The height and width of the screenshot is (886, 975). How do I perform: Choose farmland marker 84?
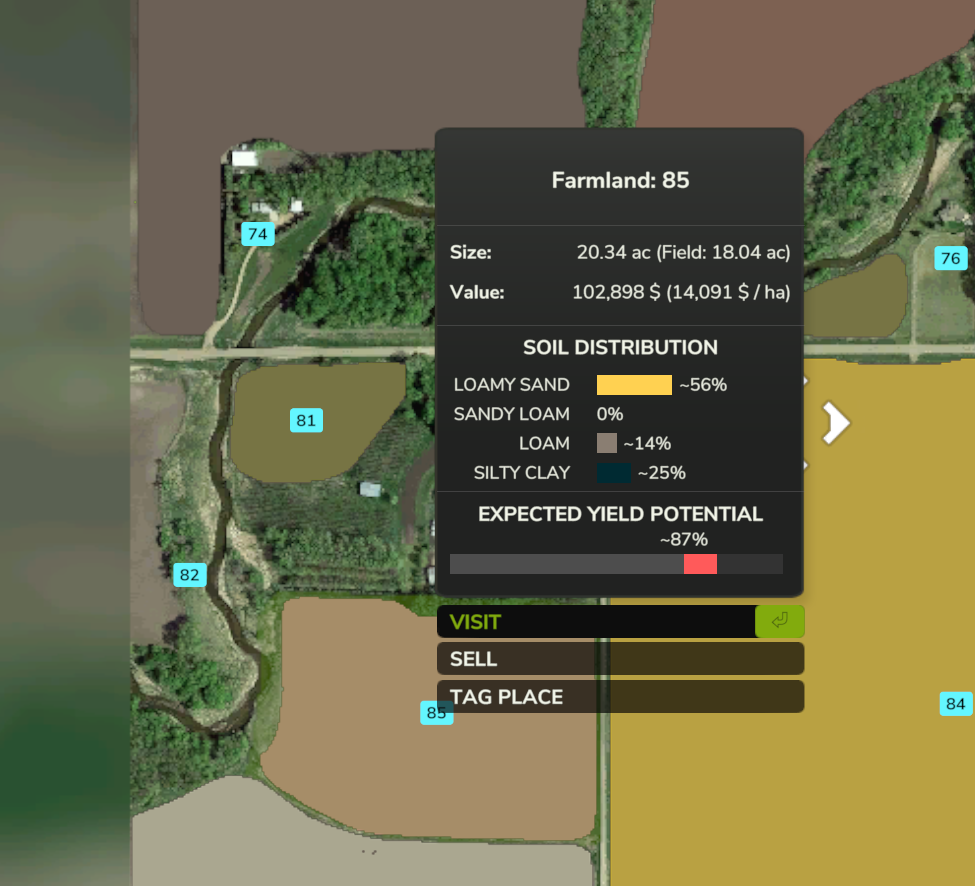[x=956, y=704]
